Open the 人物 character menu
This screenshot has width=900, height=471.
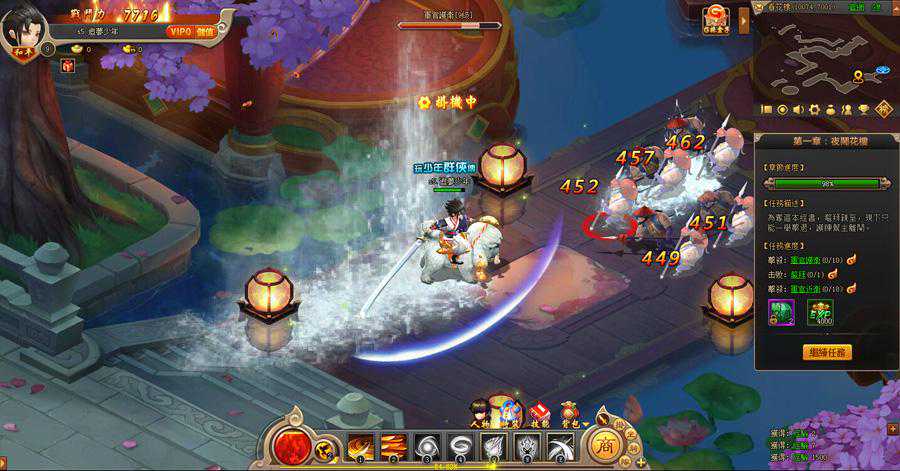(x=481, y=410)
